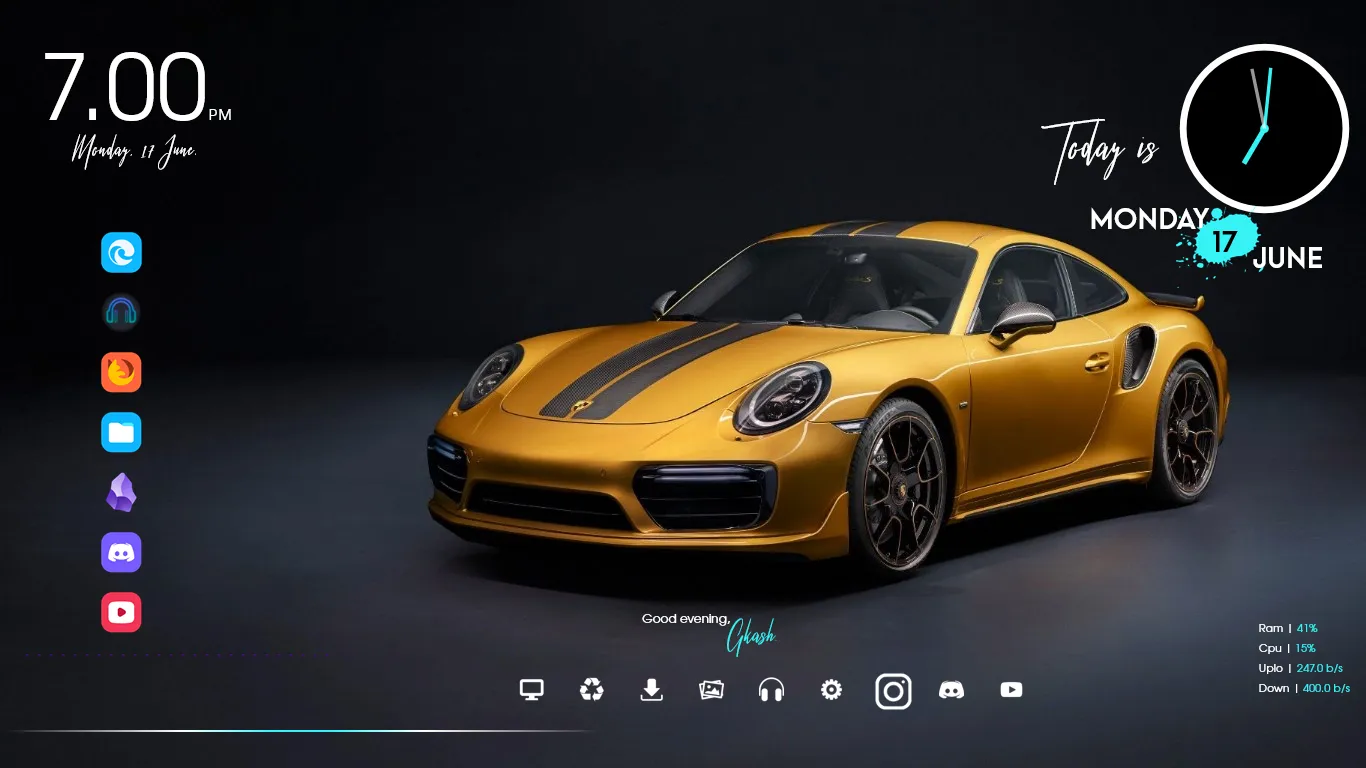This screenshot has height=768, width=1366.
Task: Open the Obsidian app in the sidebar
Action: pos(121,492)
